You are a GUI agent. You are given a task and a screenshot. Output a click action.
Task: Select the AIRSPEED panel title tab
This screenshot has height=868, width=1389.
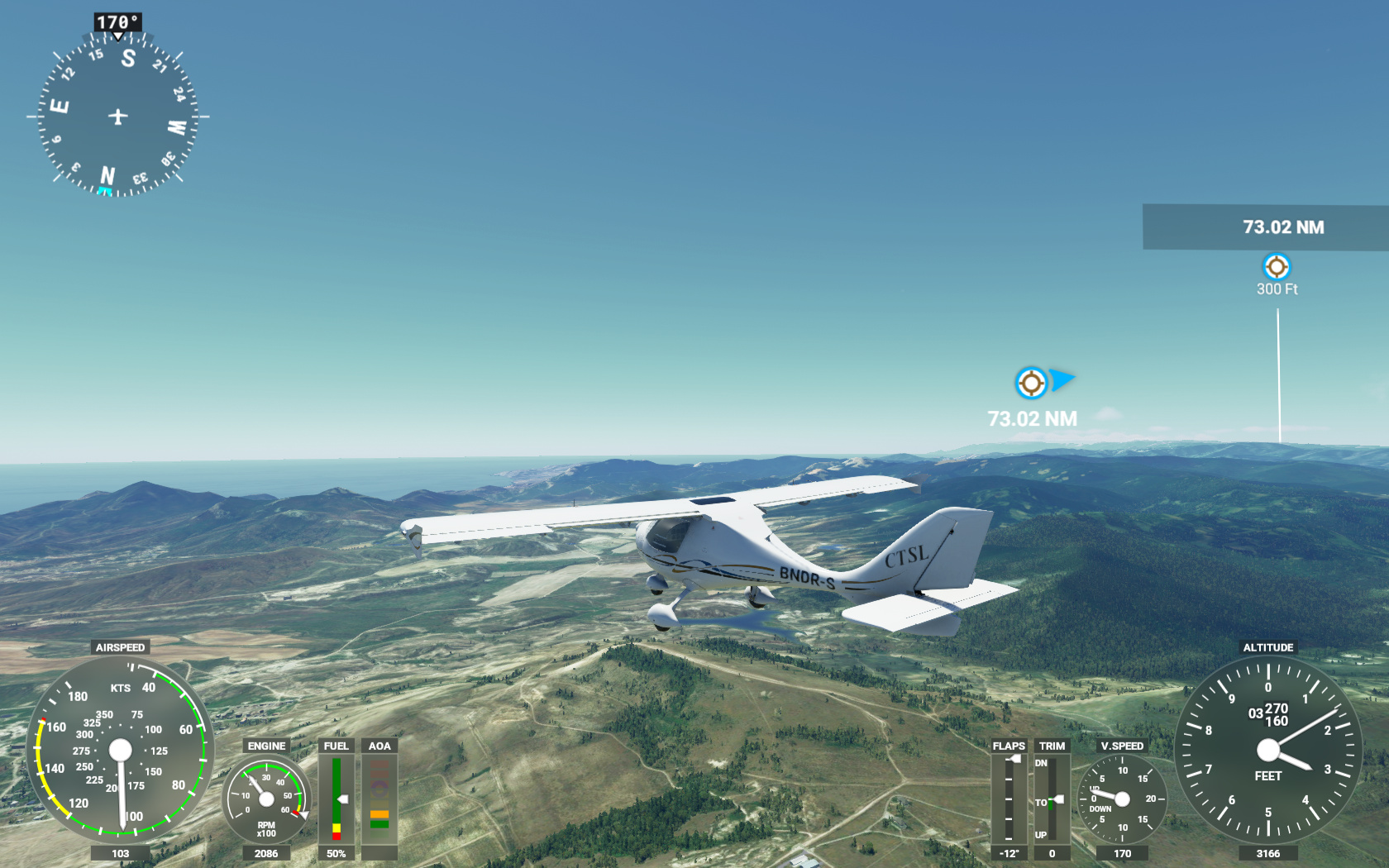coord(120,647)
